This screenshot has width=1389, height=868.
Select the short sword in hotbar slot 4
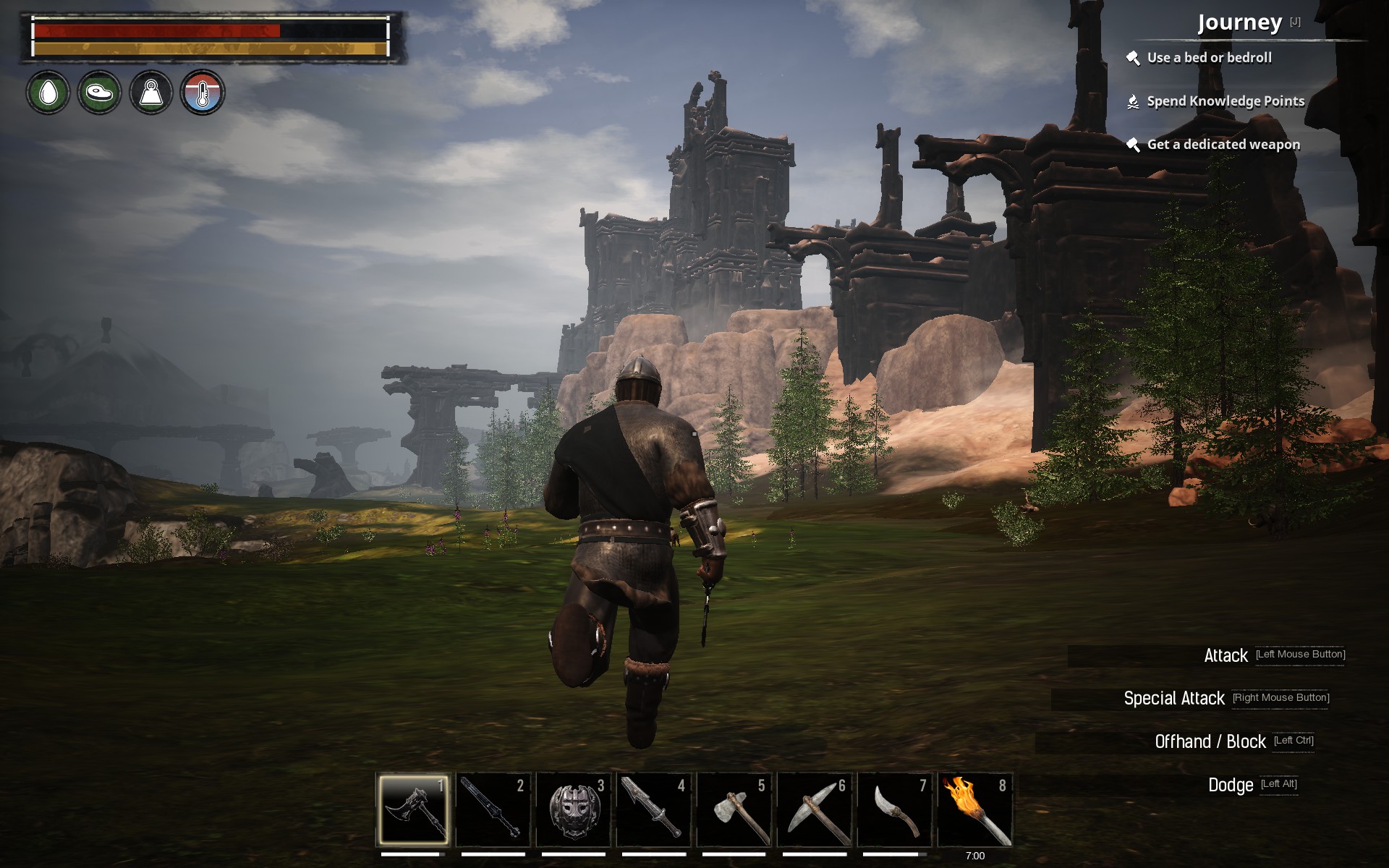pyautogui.click(x=654, y=810)
